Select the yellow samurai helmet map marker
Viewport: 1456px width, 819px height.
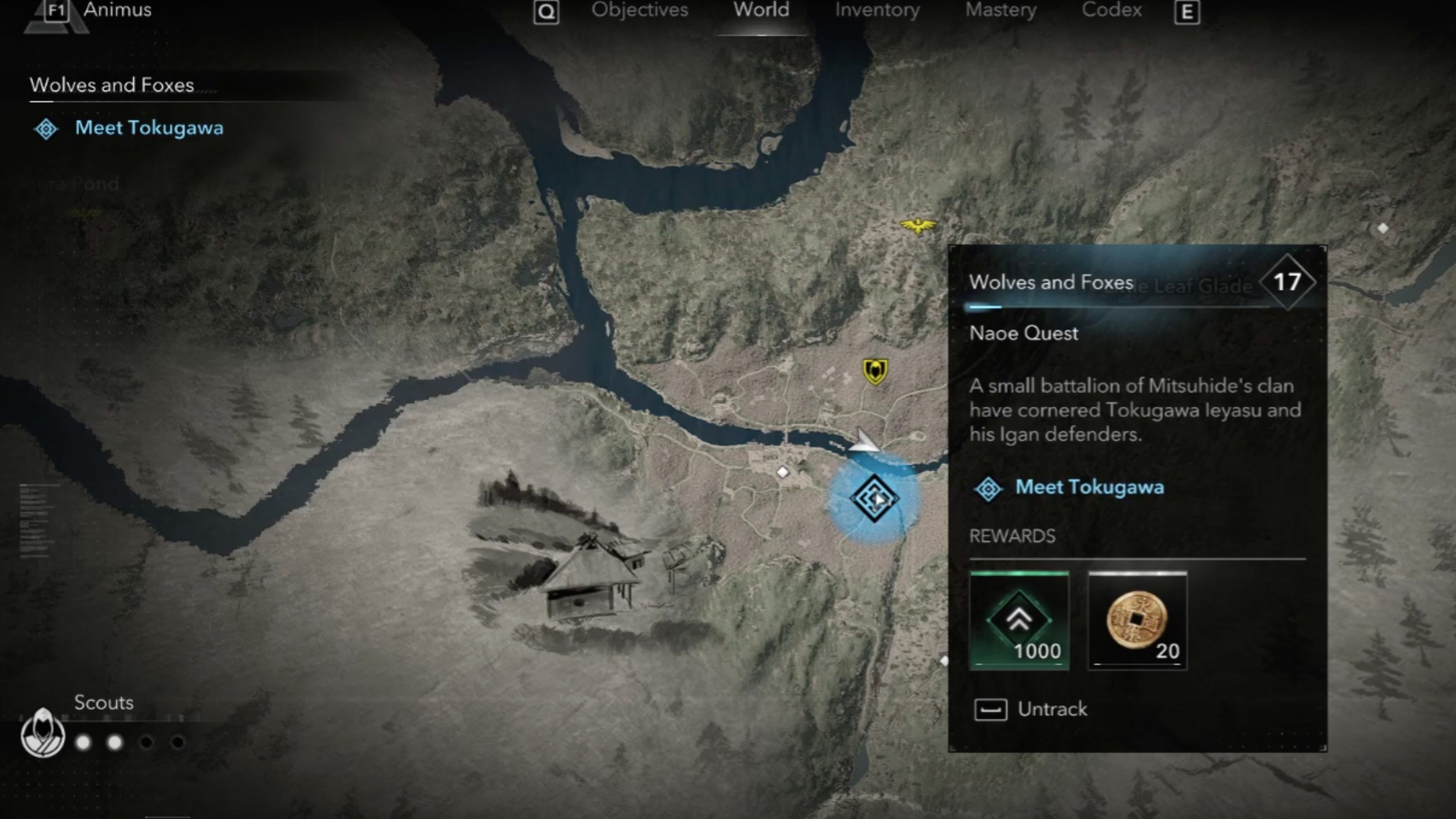tap(875, 372)
